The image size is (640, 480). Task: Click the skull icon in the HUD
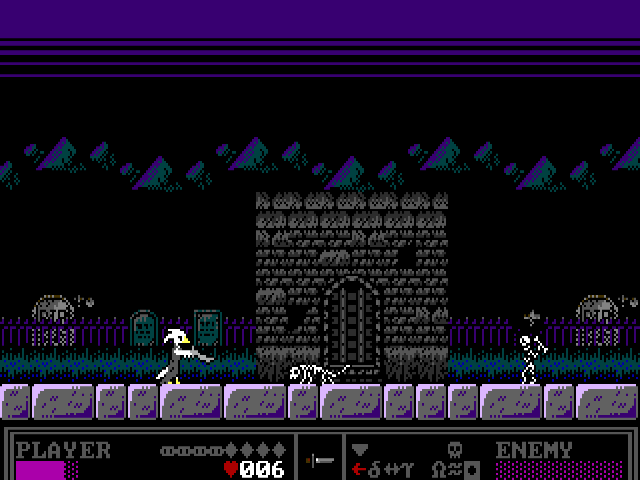(x=453, y=449)
